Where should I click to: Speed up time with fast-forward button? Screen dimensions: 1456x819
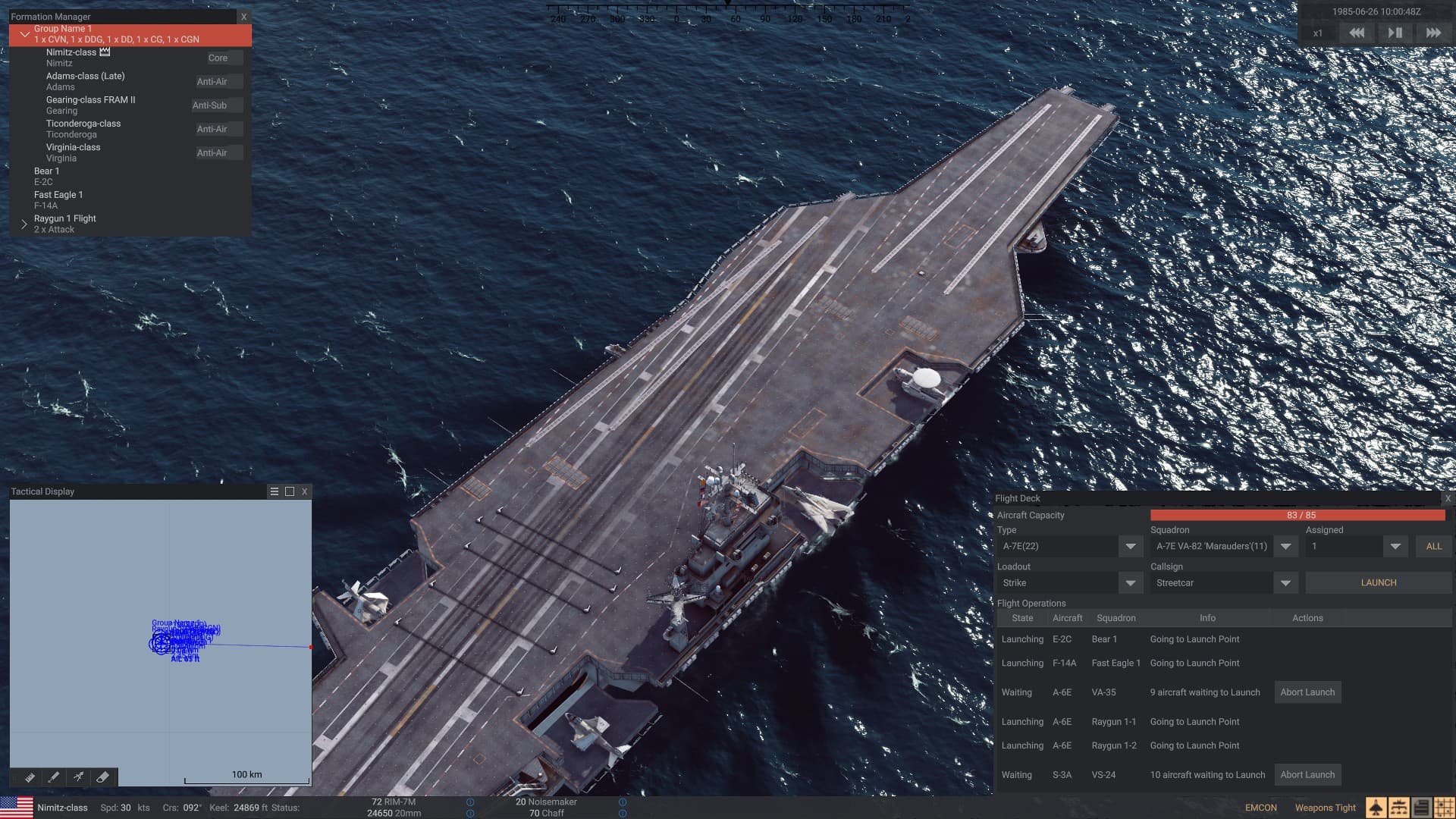(1432, 33)
